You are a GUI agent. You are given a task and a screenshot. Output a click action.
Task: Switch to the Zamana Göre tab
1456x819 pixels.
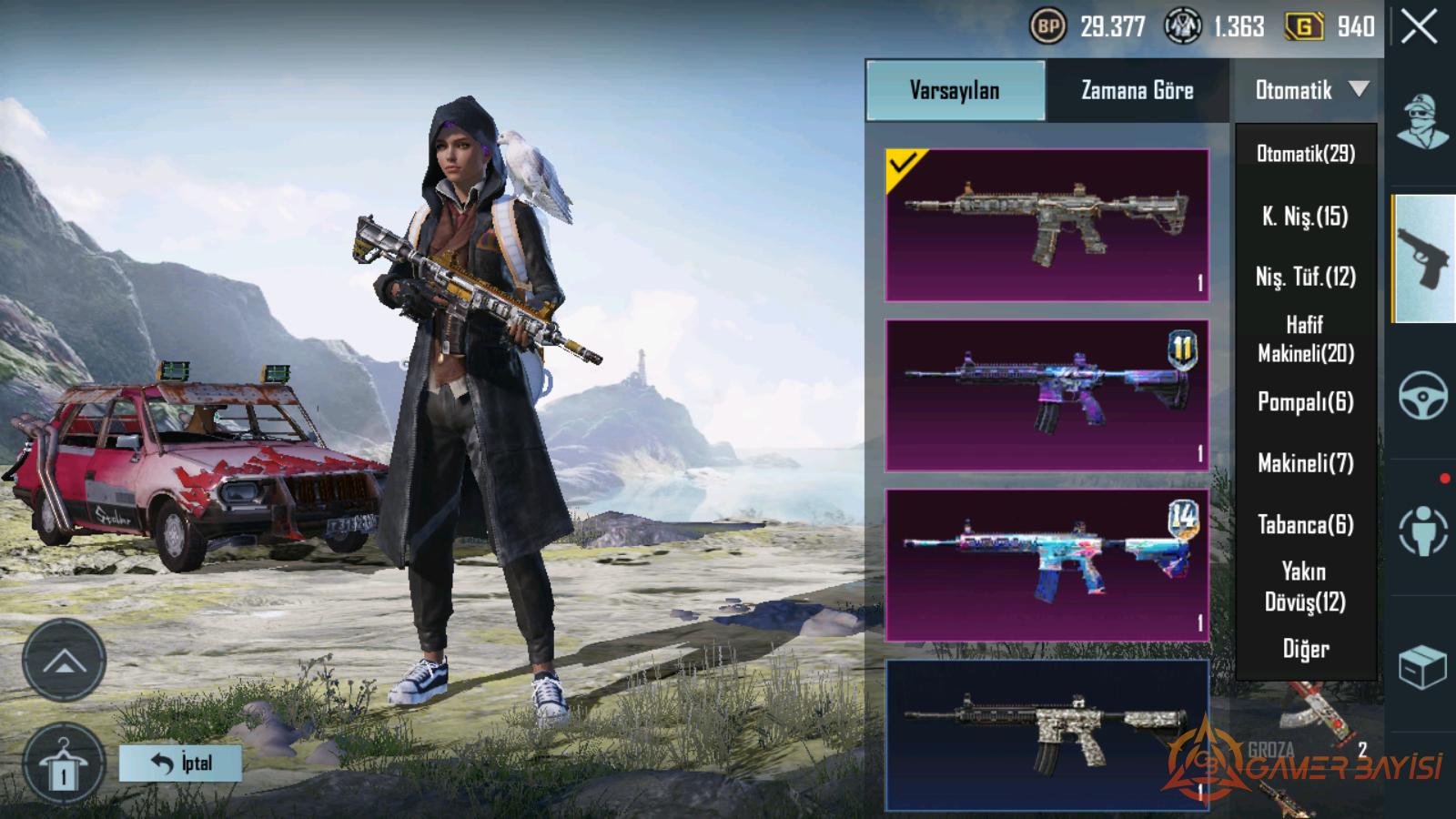(1137, 90)
